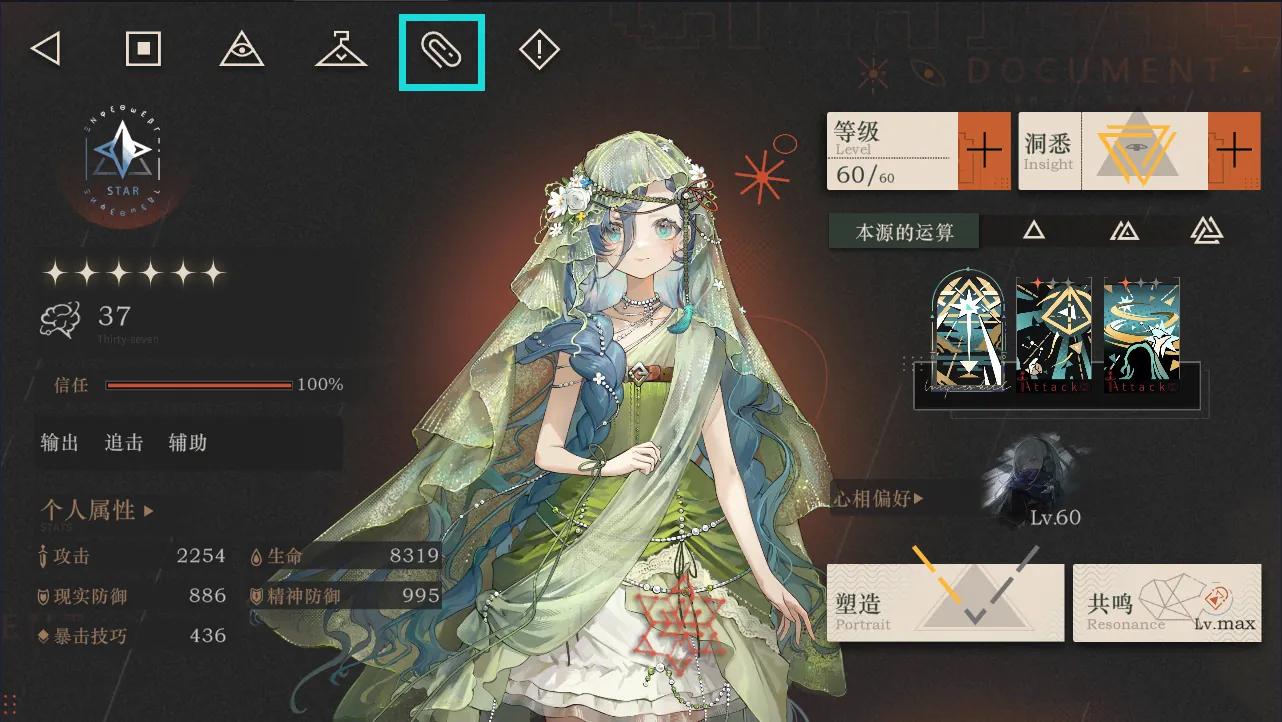Viewport: 1282px width, 722px height.
Task: Click the square profile icon in the toolbar
Action: pos(143,48)
